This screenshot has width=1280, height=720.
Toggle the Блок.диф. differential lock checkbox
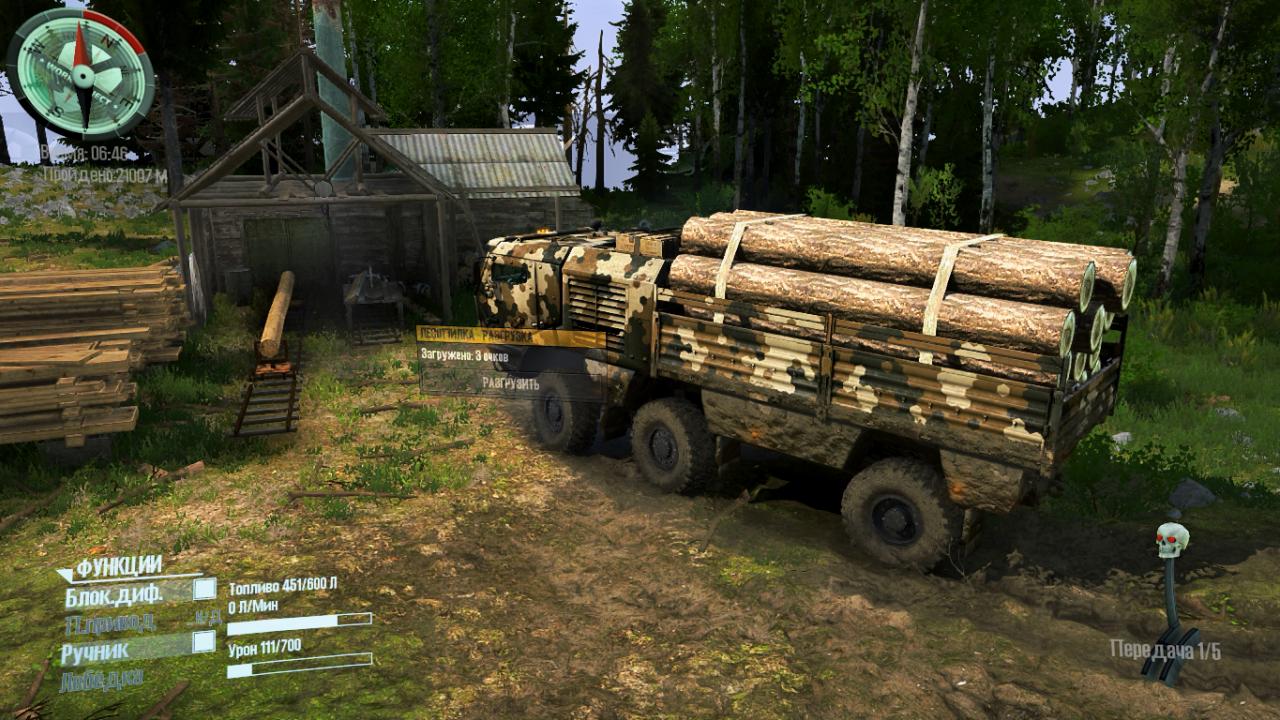point(204,589)
